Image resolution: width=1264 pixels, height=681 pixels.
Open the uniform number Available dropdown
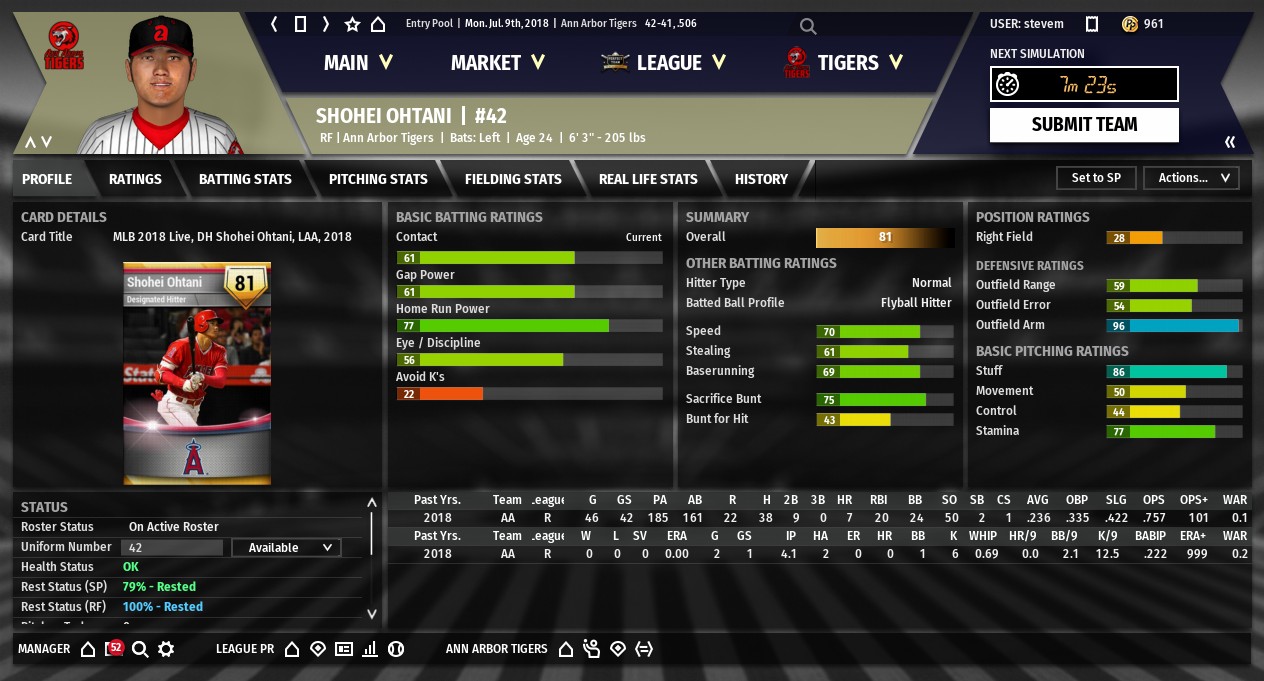[x=286, y=548]
